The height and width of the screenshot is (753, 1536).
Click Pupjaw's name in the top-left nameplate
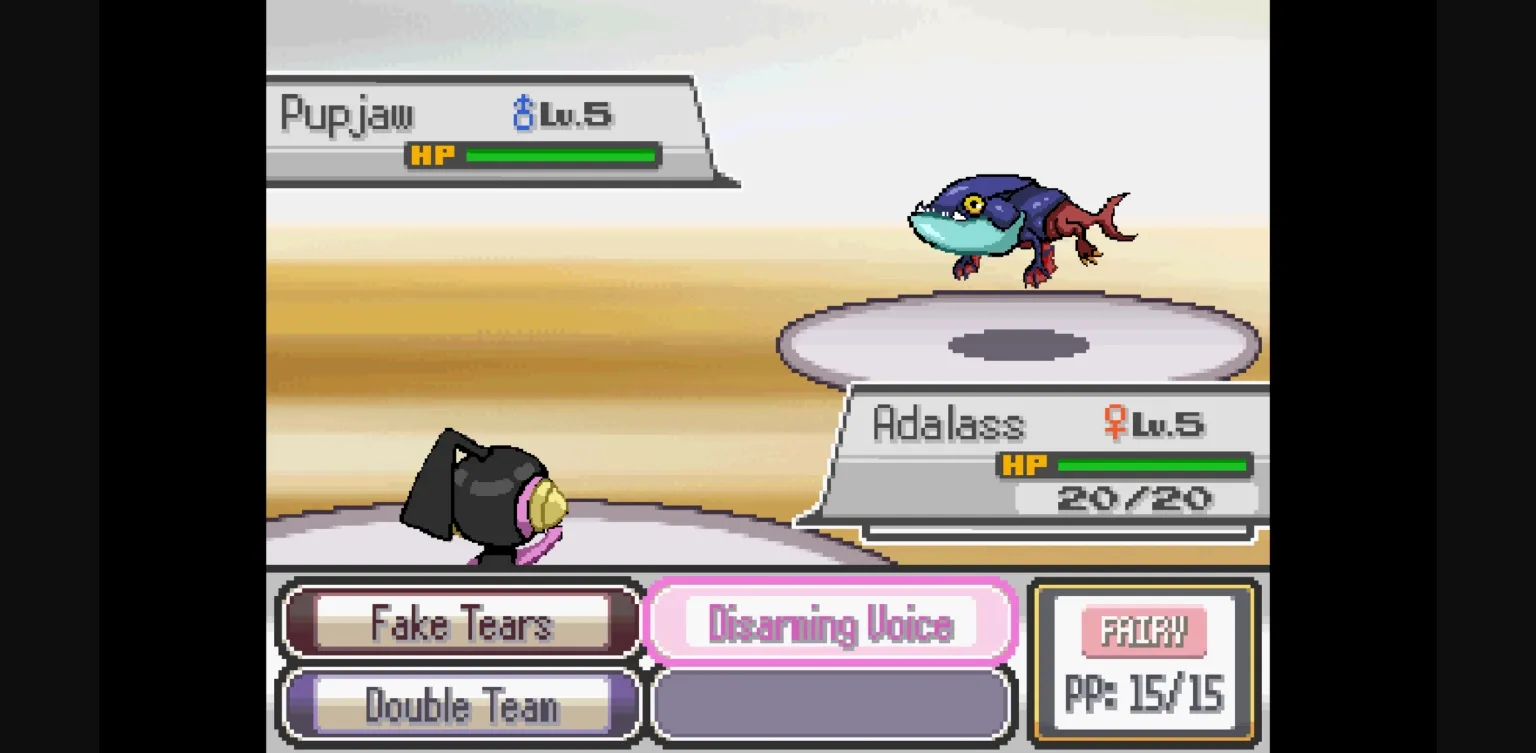click(345, 113)
